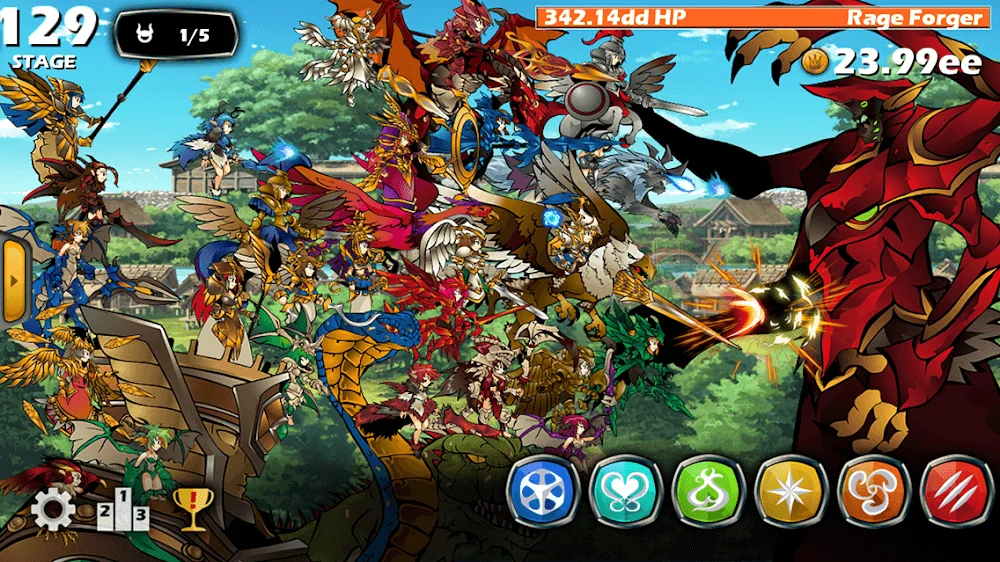This screenshot has width=1000, height=562.
Task: Activate the yellow star burst skill
Action: 790,491
